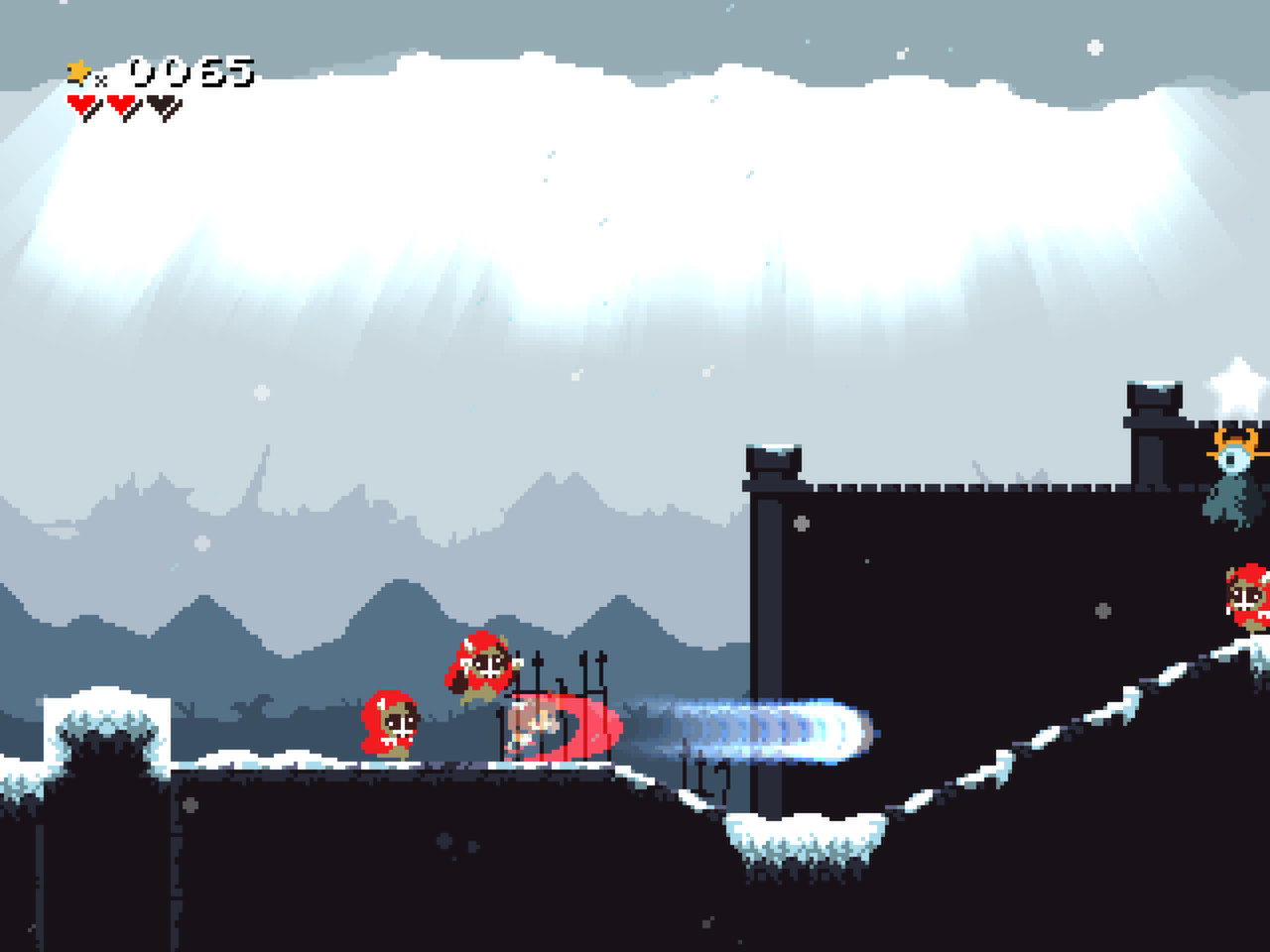The width and height of the screenshot is (1270, 952).
Task: Click the empty black heart icon
Action: [160, 105]
